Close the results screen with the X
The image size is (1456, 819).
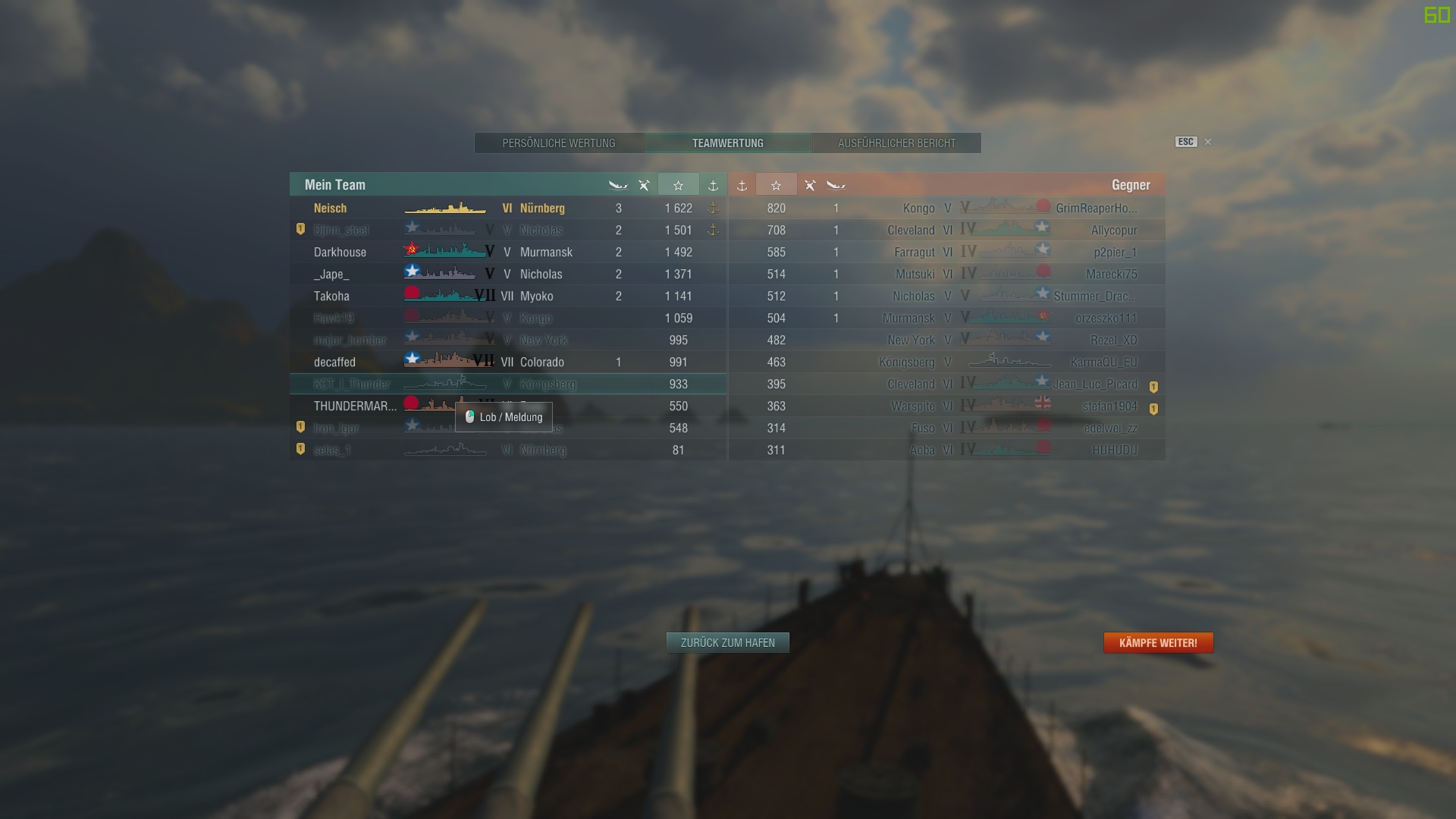click(x=1207, y=142)
